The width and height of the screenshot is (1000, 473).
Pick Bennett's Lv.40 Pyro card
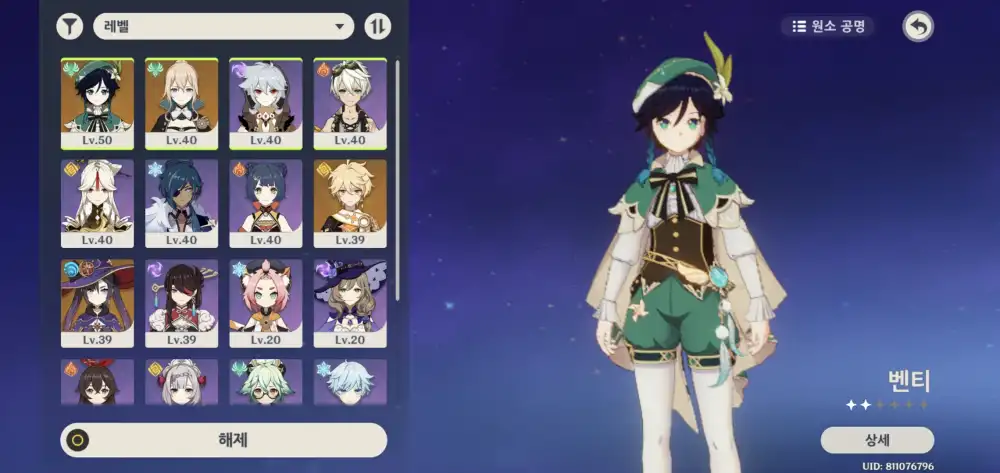350,102
